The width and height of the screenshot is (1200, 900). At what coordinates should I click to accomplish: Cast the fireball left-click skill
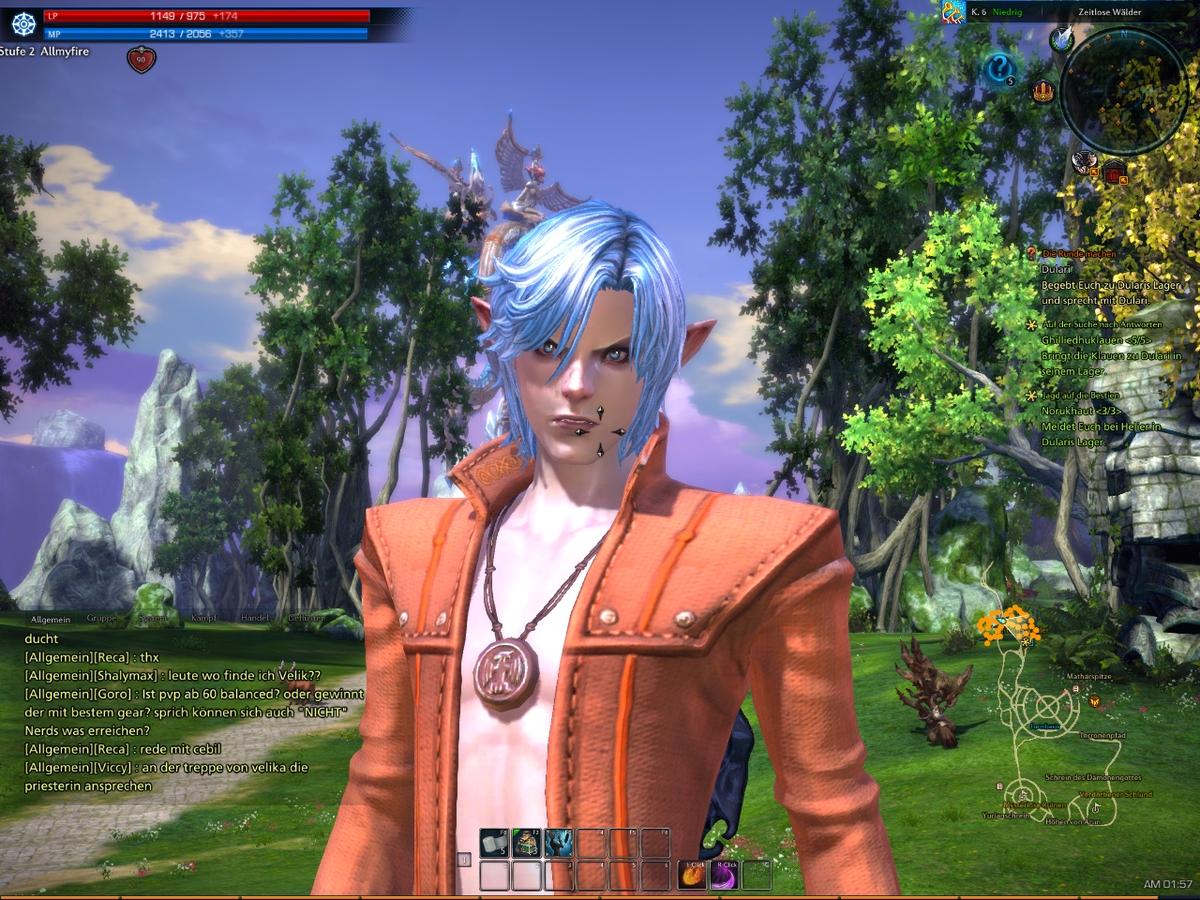point(693,875)
